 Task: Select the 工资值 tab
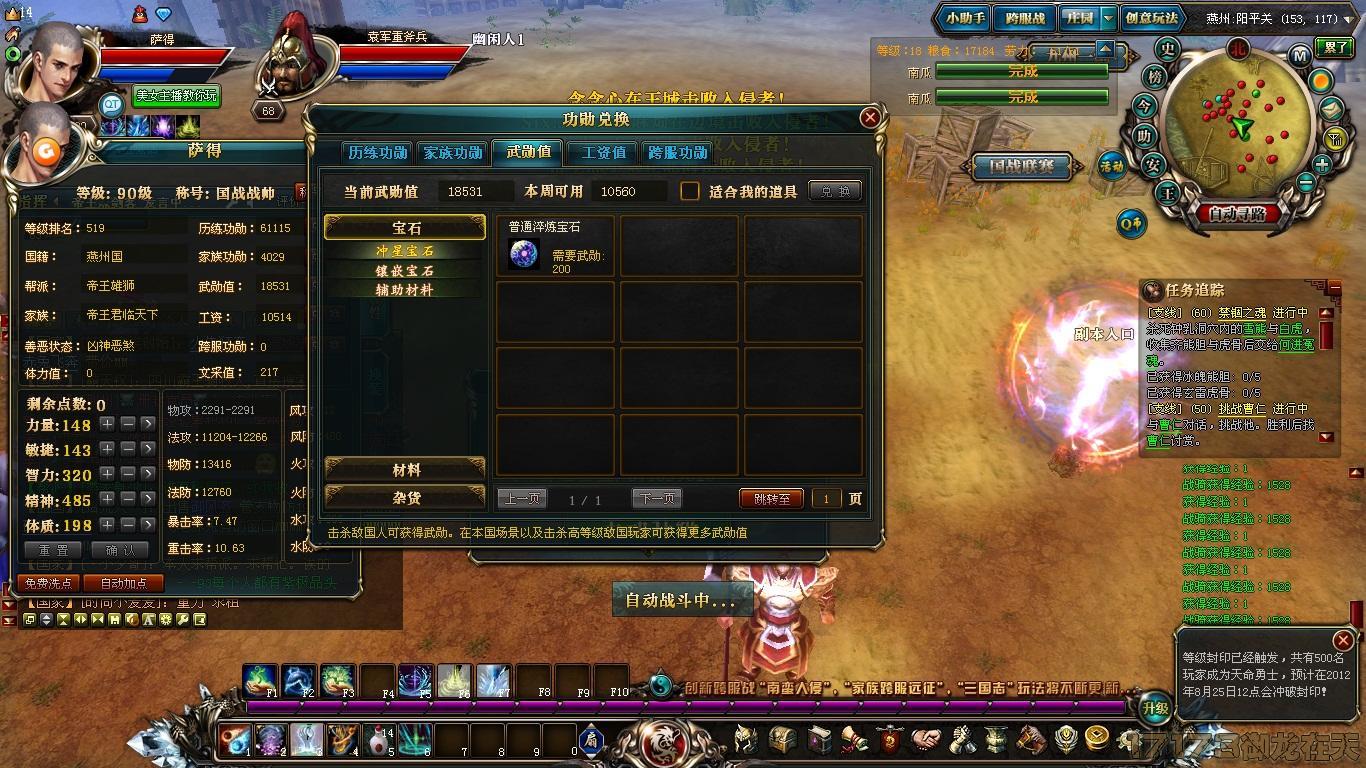click(x=603, y=153)
